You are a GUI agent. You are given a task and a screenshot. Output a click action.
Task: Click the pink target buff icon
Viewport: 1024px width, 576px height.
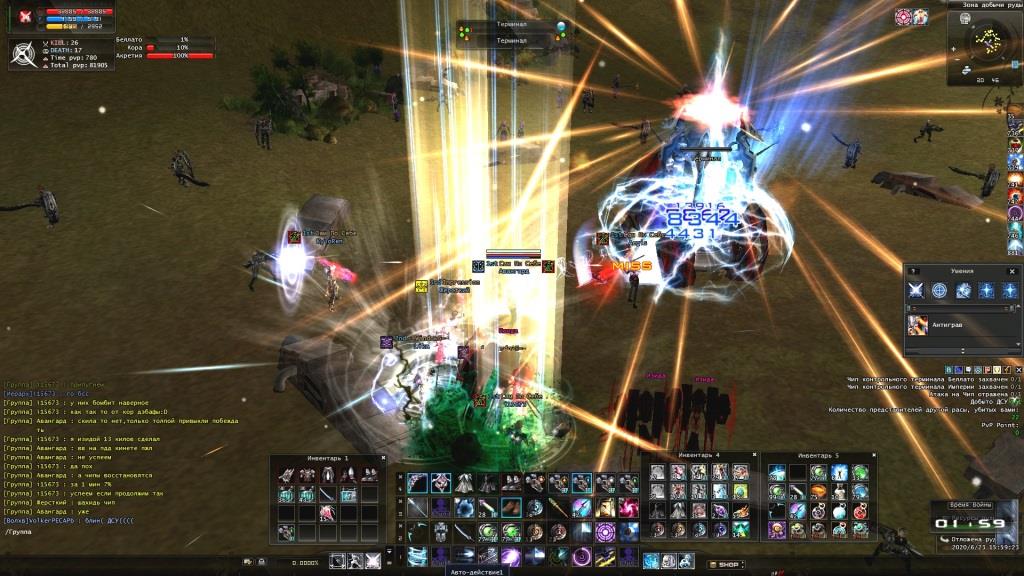point(904,17)
